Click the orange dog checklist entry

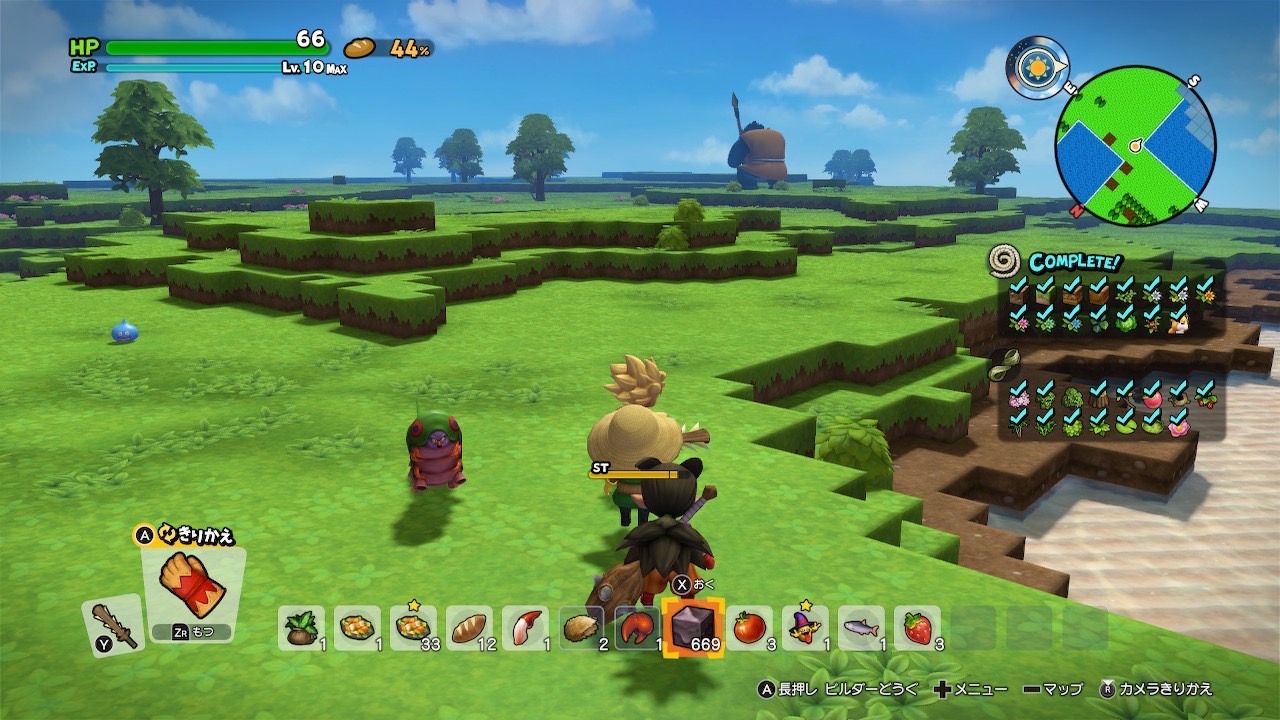coord(1179,320)
